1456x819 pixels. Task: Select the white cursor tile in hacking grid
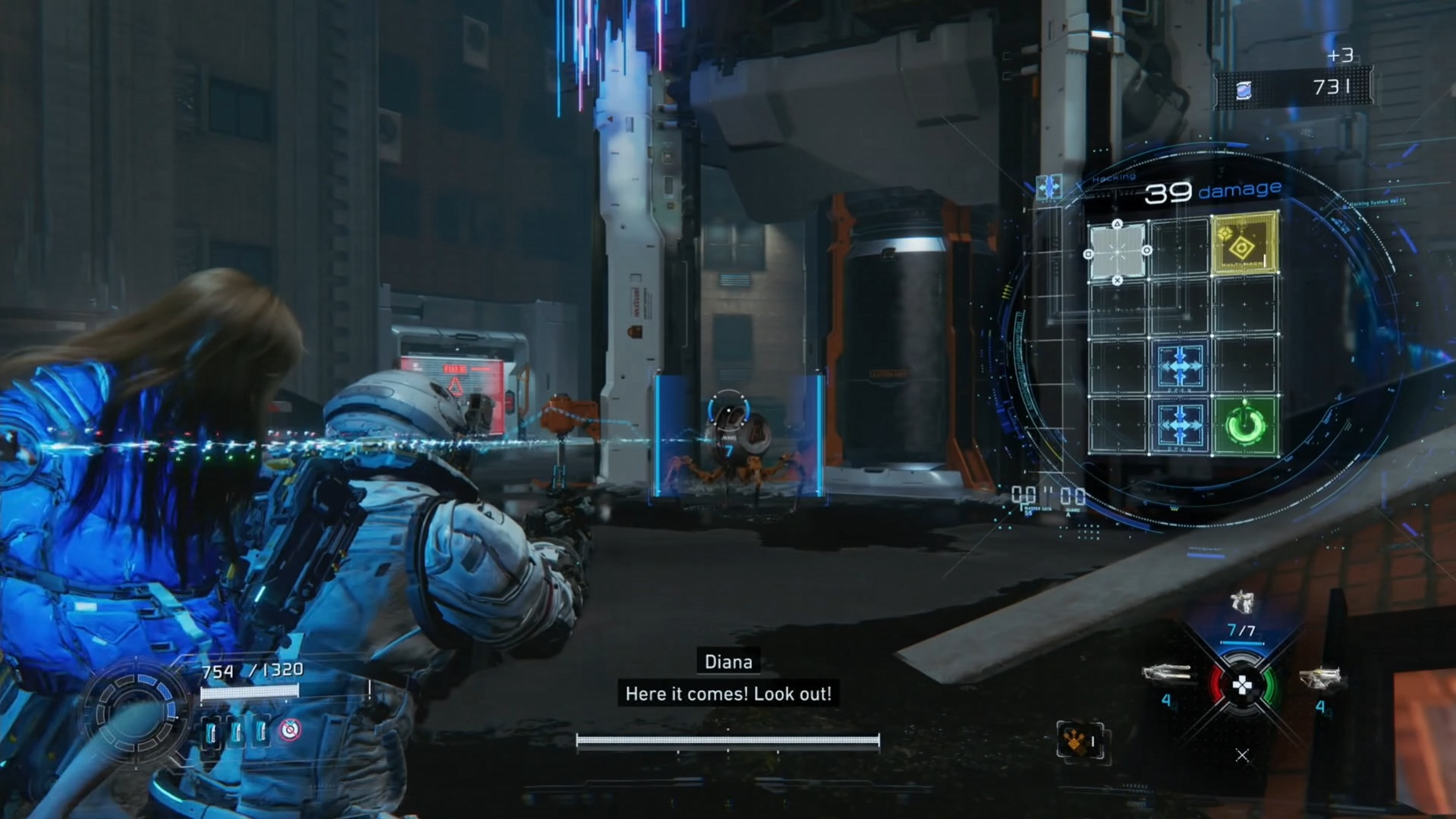pyautogui.click(x=1117, y=252)
